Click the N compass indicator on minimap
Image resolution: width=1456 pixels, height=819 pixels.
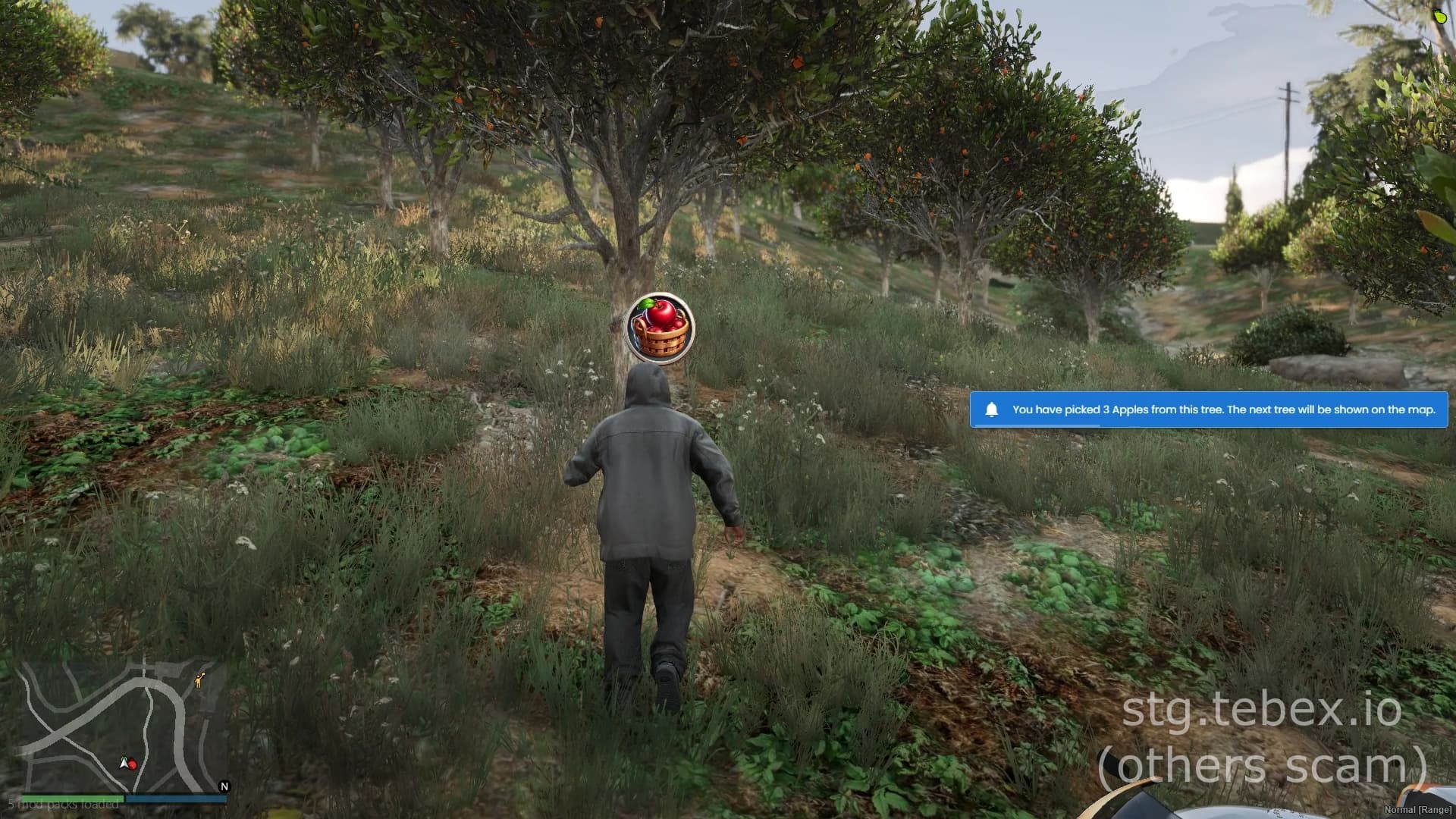pos(224,785)
